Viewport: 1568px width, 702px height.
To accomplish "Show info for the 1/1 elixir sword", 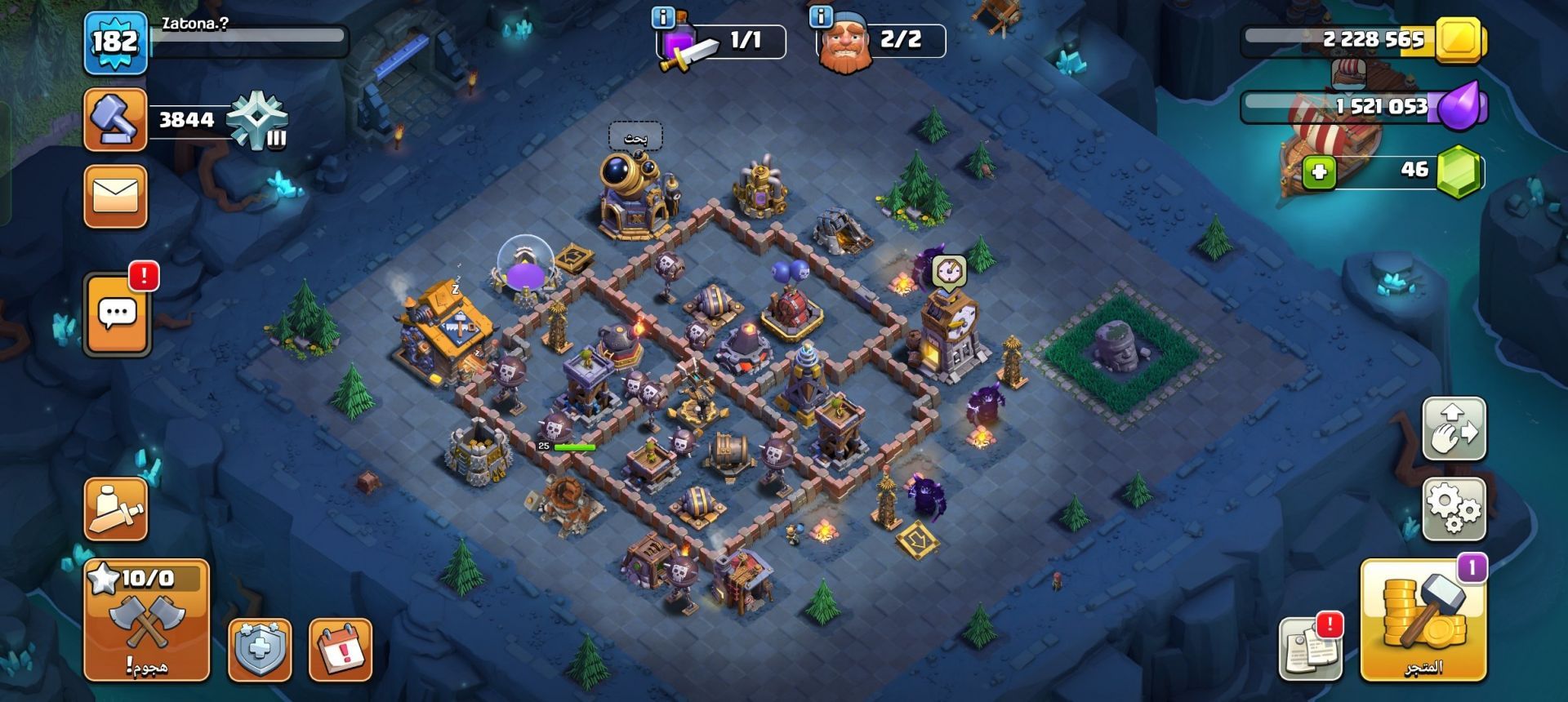I will point(663,16).
